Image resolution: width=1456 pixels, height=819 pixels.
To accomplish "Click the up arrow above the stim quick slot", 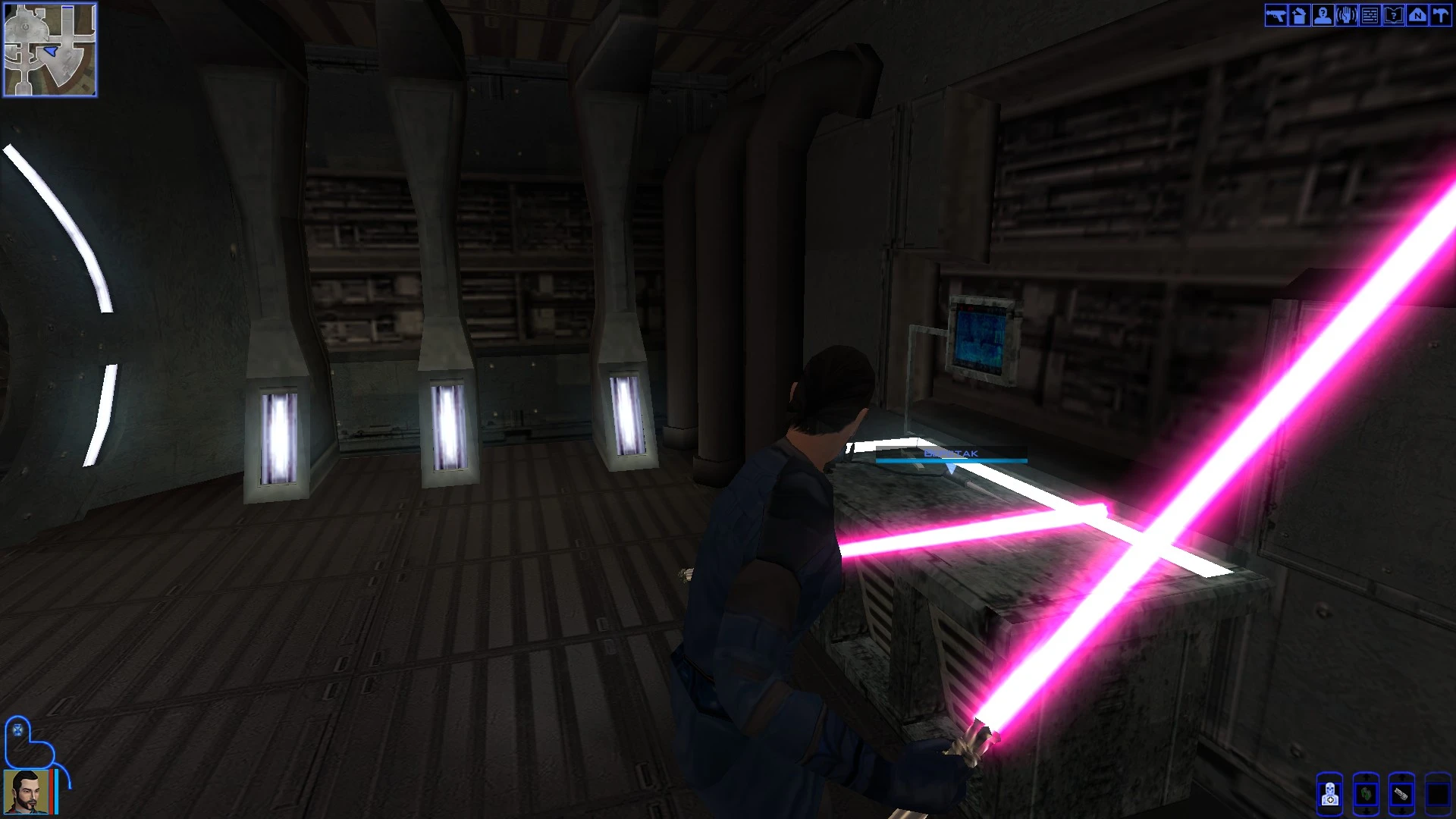I will pyautogui.click(x=1403, y=777).
